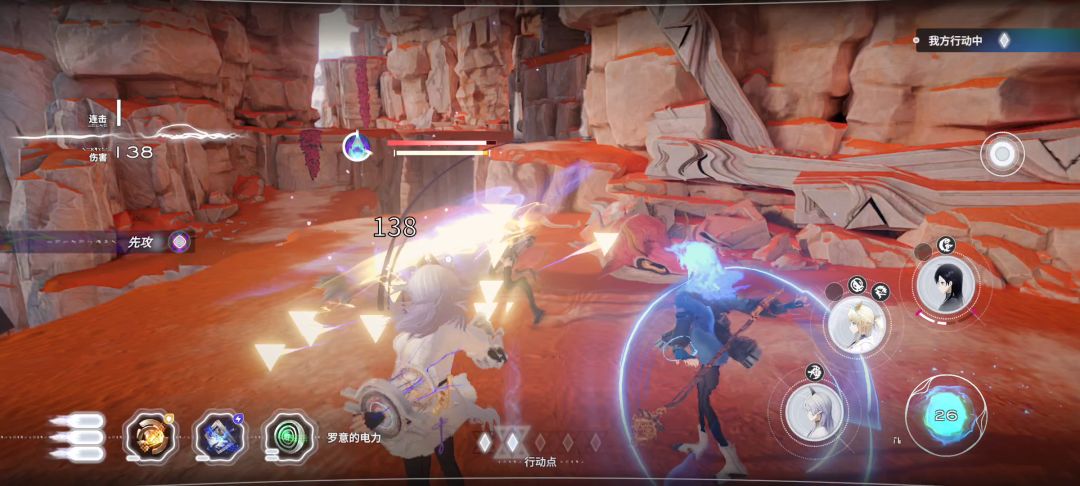
Task: Use the blue lightning crystal skill
Action: [x=220, y=436]
